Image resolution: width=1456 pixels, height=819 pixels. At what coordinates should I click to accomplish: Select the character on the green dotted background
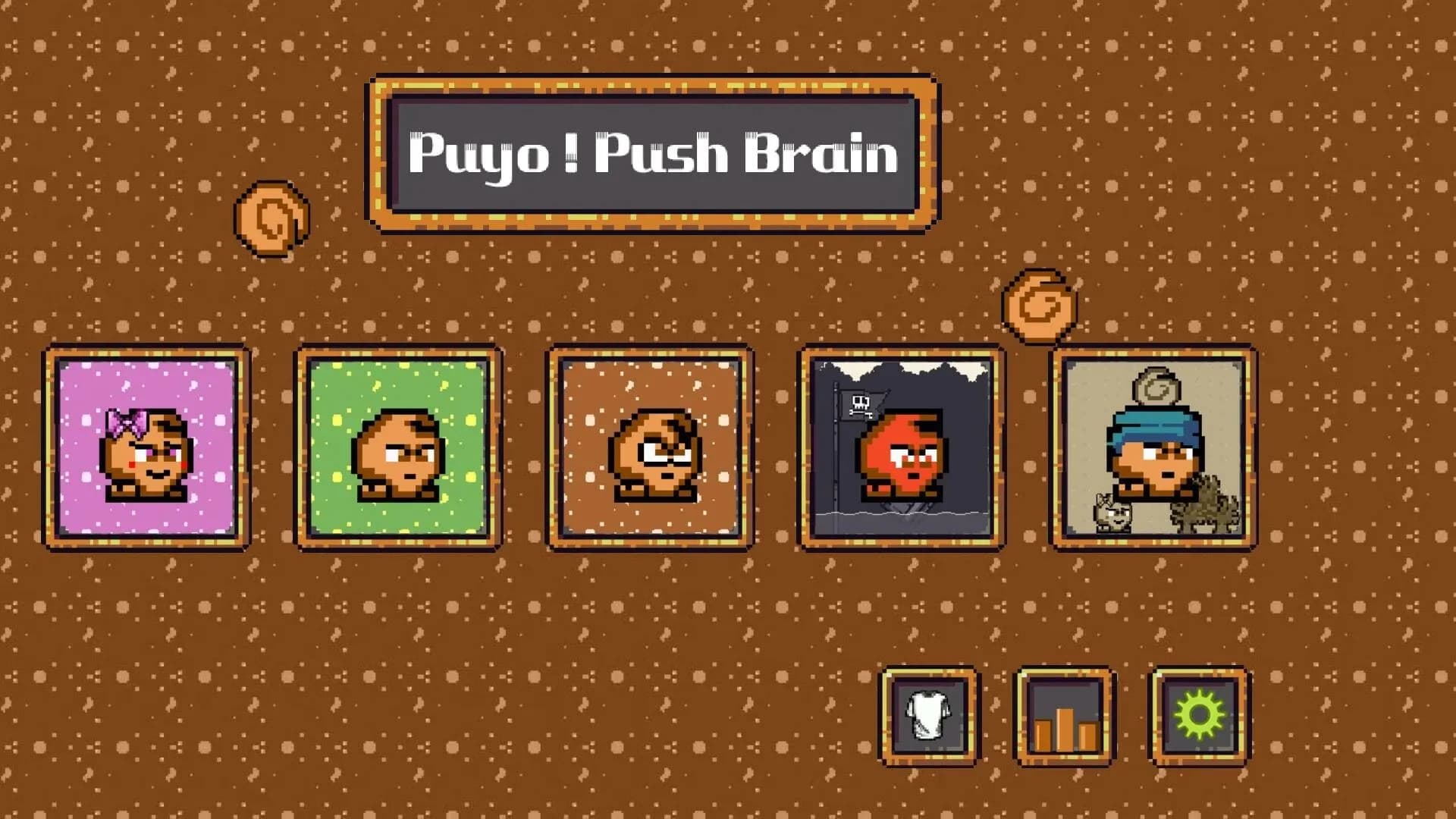tap(398, 455)
